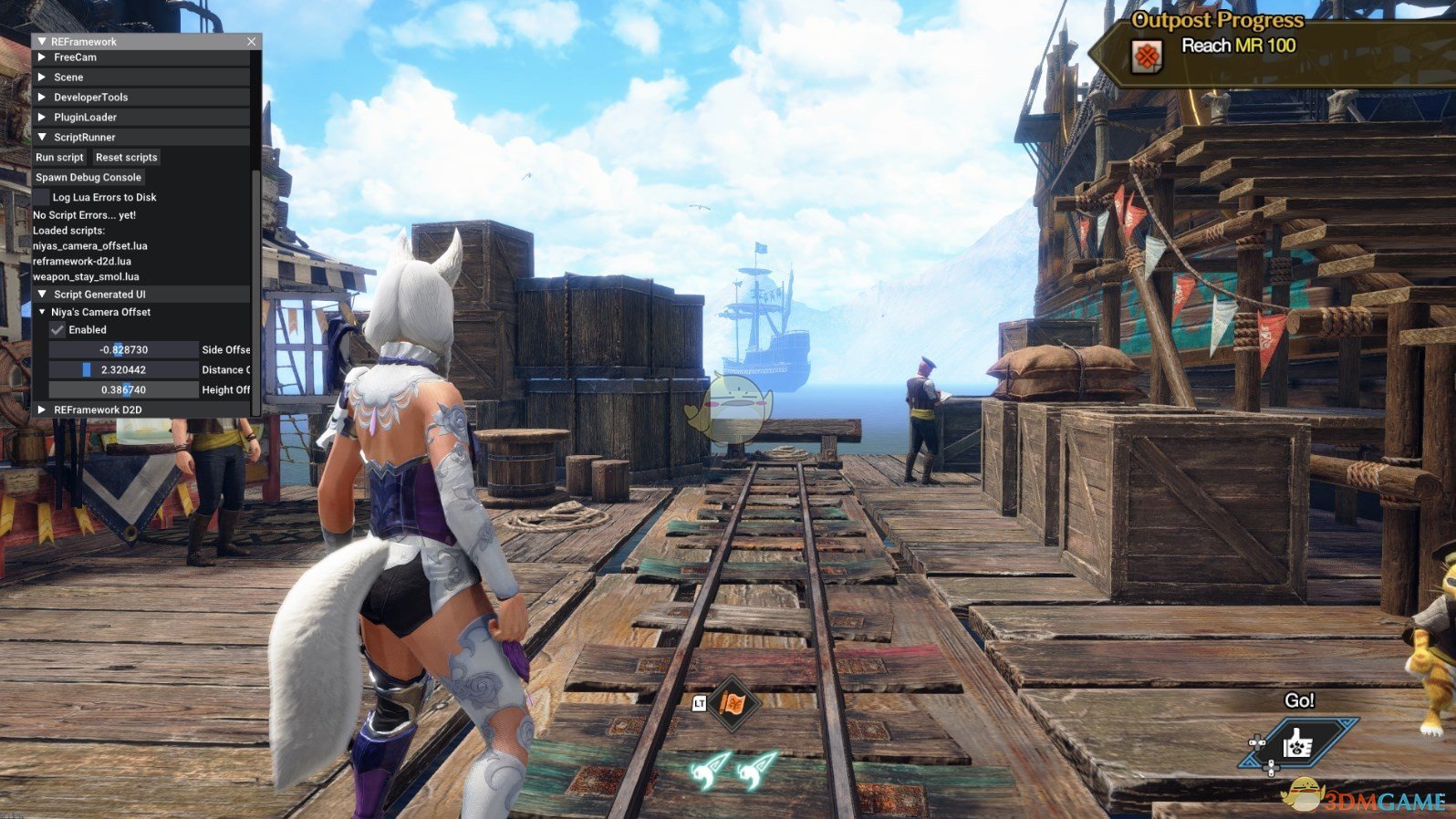Spawn the Debug Console
This screenshot has width=1456, height=819.
(88, 178)
